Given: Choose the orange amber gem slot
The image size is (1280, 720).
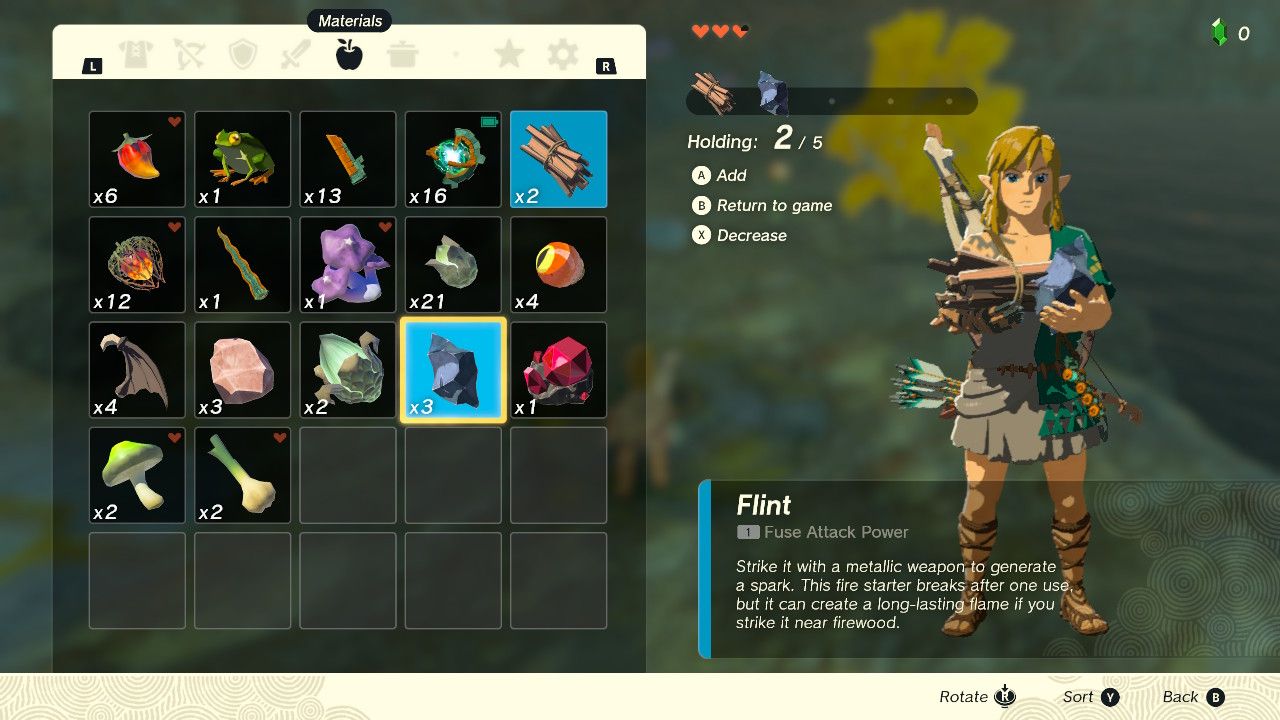Looking at the screenshot, I should tap(558, 265).
